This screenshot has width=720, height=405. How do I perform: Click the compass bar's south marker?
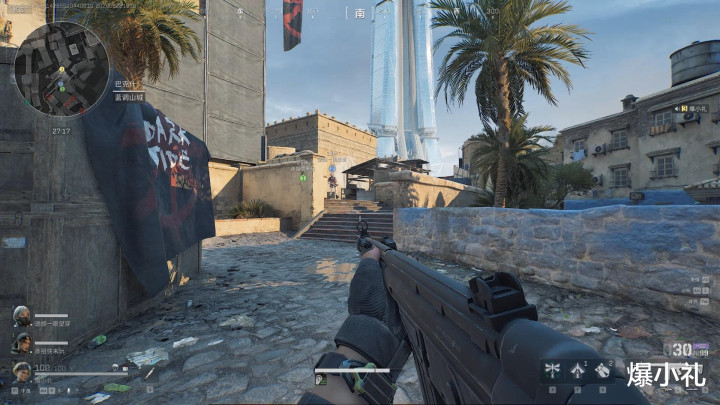coord(360,13)
